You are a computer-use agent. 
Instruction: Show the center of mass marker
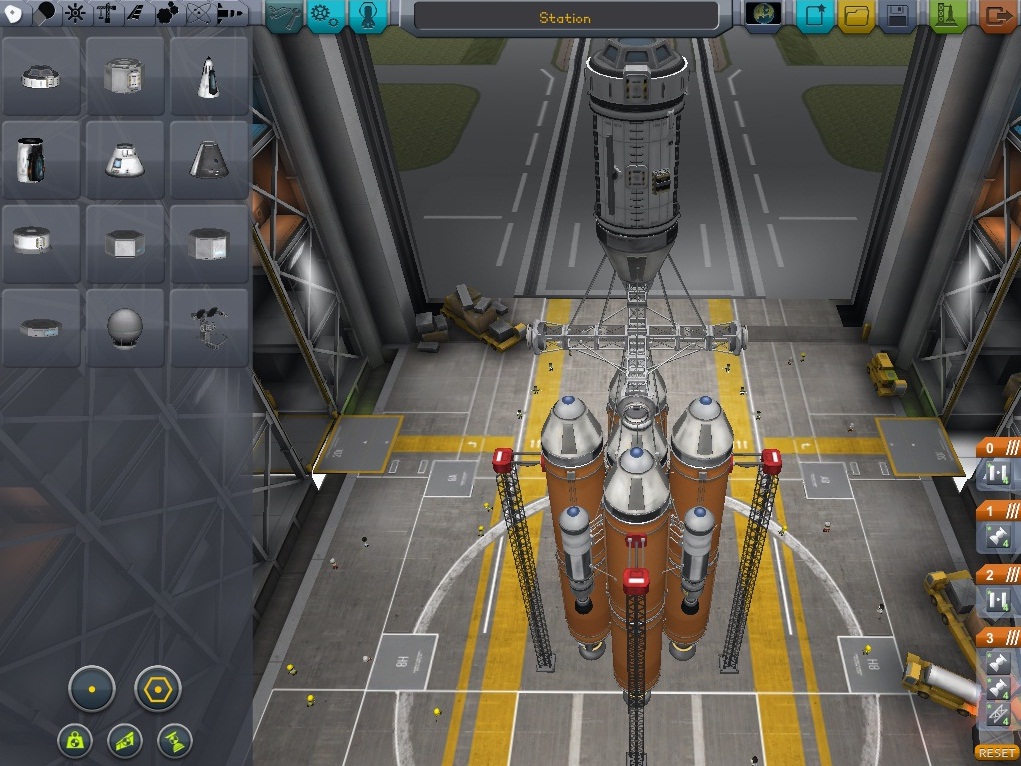tap(76, 740)
